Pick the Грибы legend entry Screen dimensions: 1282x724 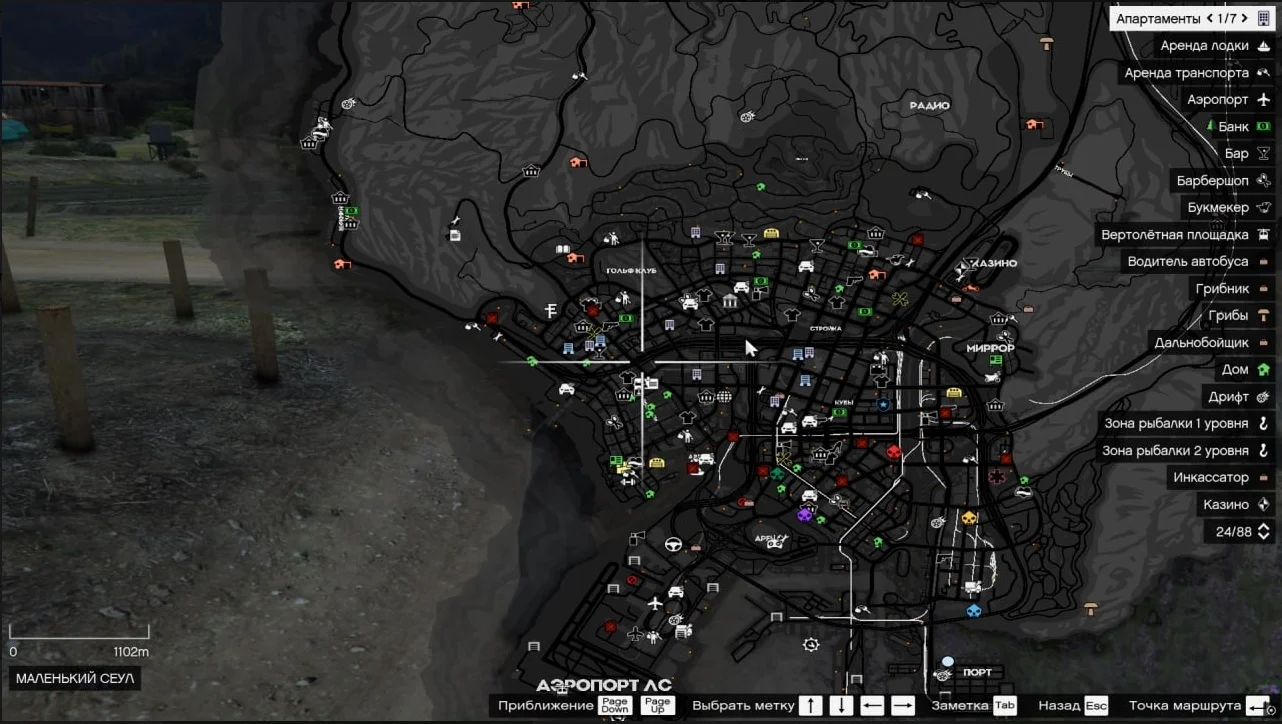(x=1227, y=316)
